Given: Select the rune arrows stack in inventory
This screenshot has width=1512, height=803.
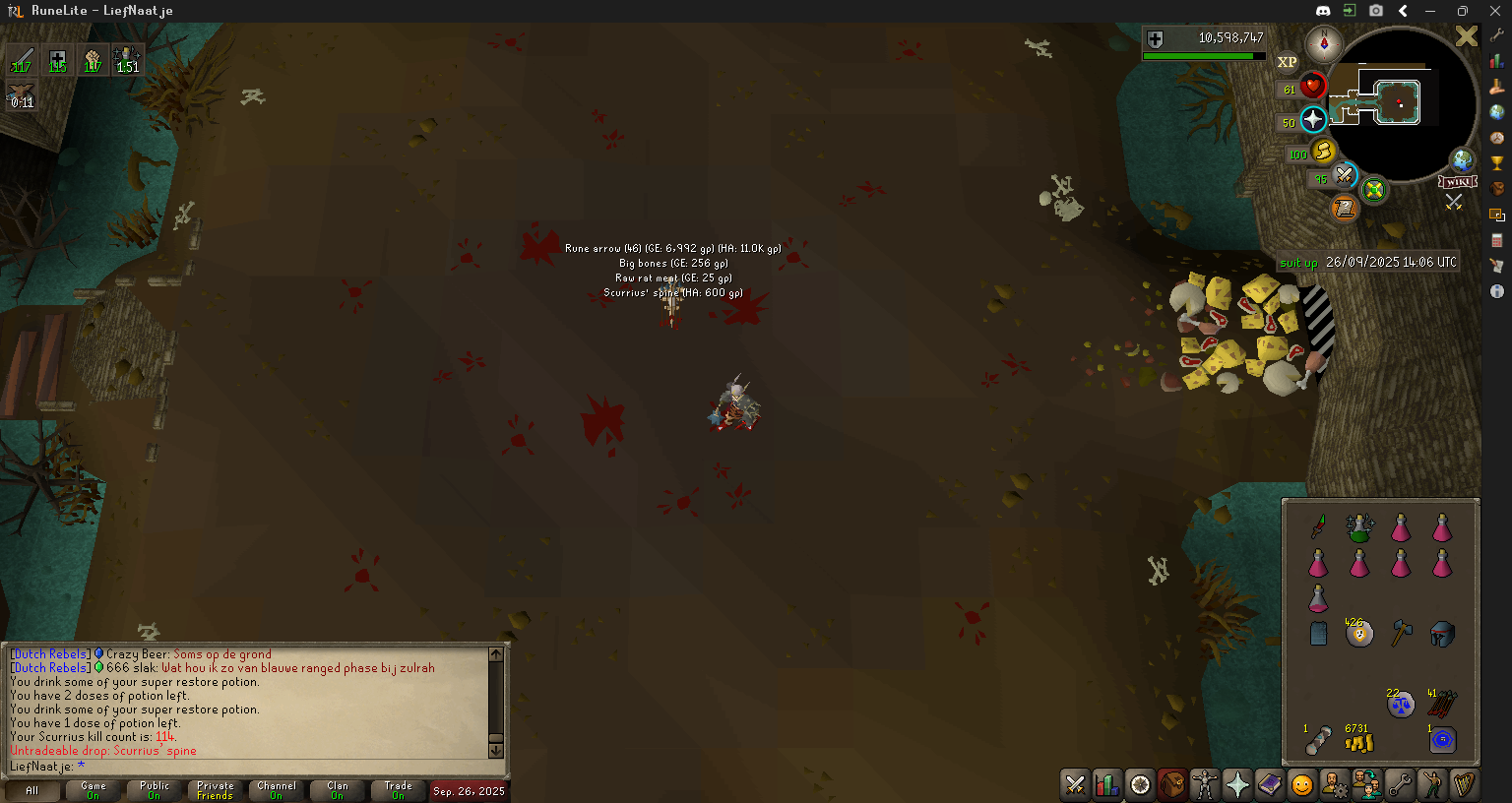Looking at the screenshot, I should 1442,703.
